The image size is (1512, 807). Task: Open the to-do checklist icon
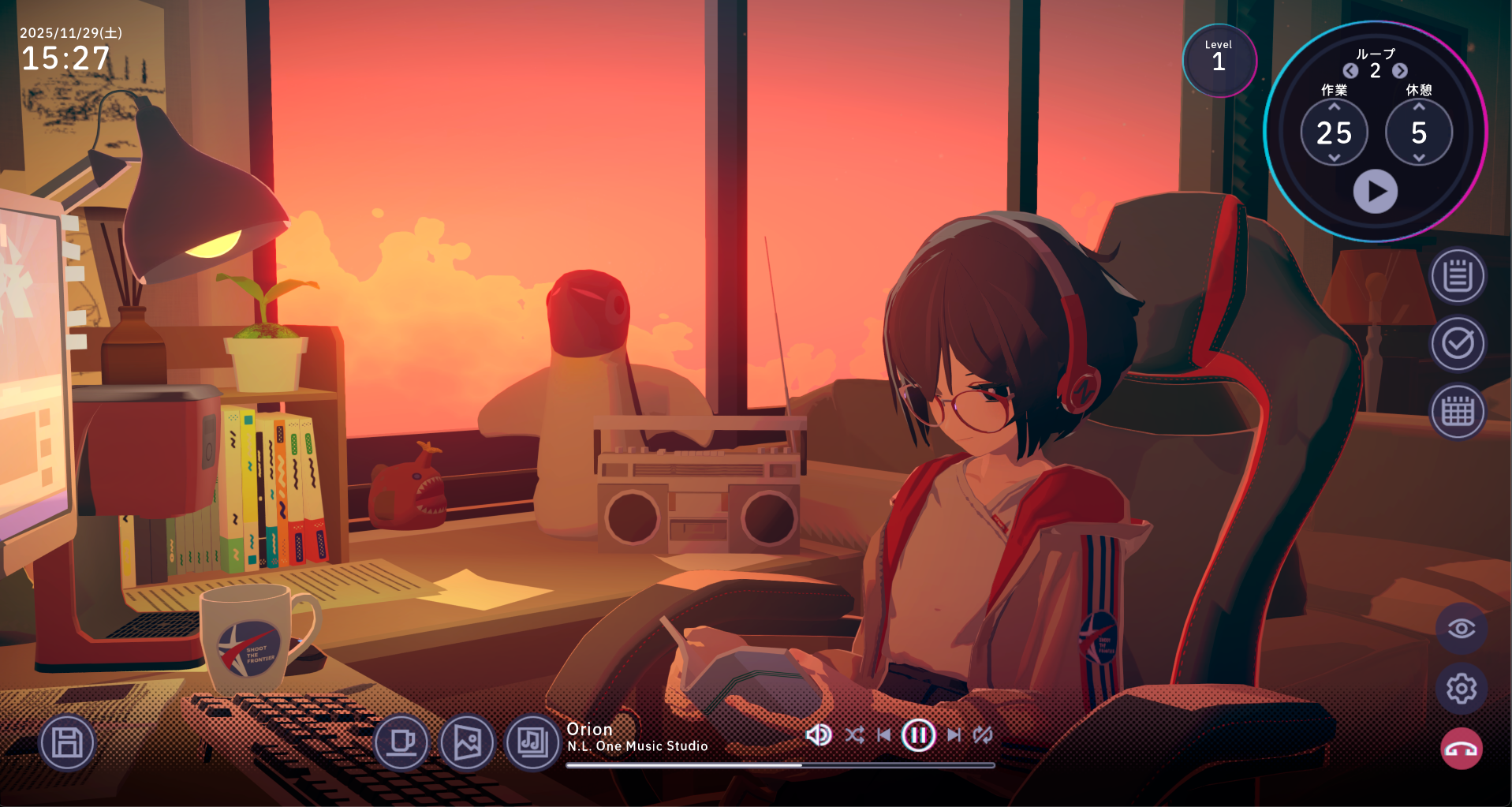1458,344
